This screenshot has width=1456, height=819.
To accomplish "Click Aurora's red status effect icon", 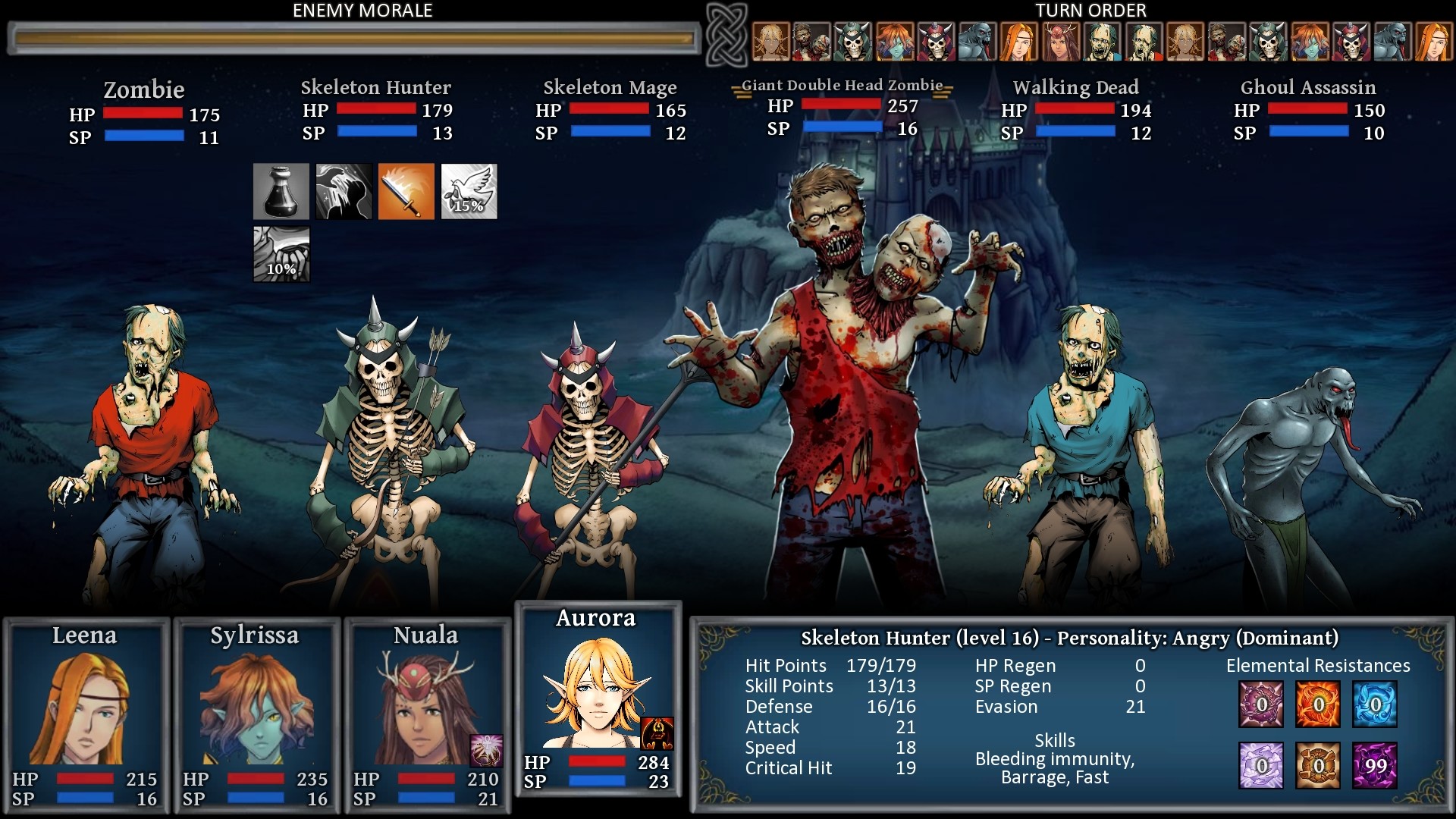I will 657,733.
